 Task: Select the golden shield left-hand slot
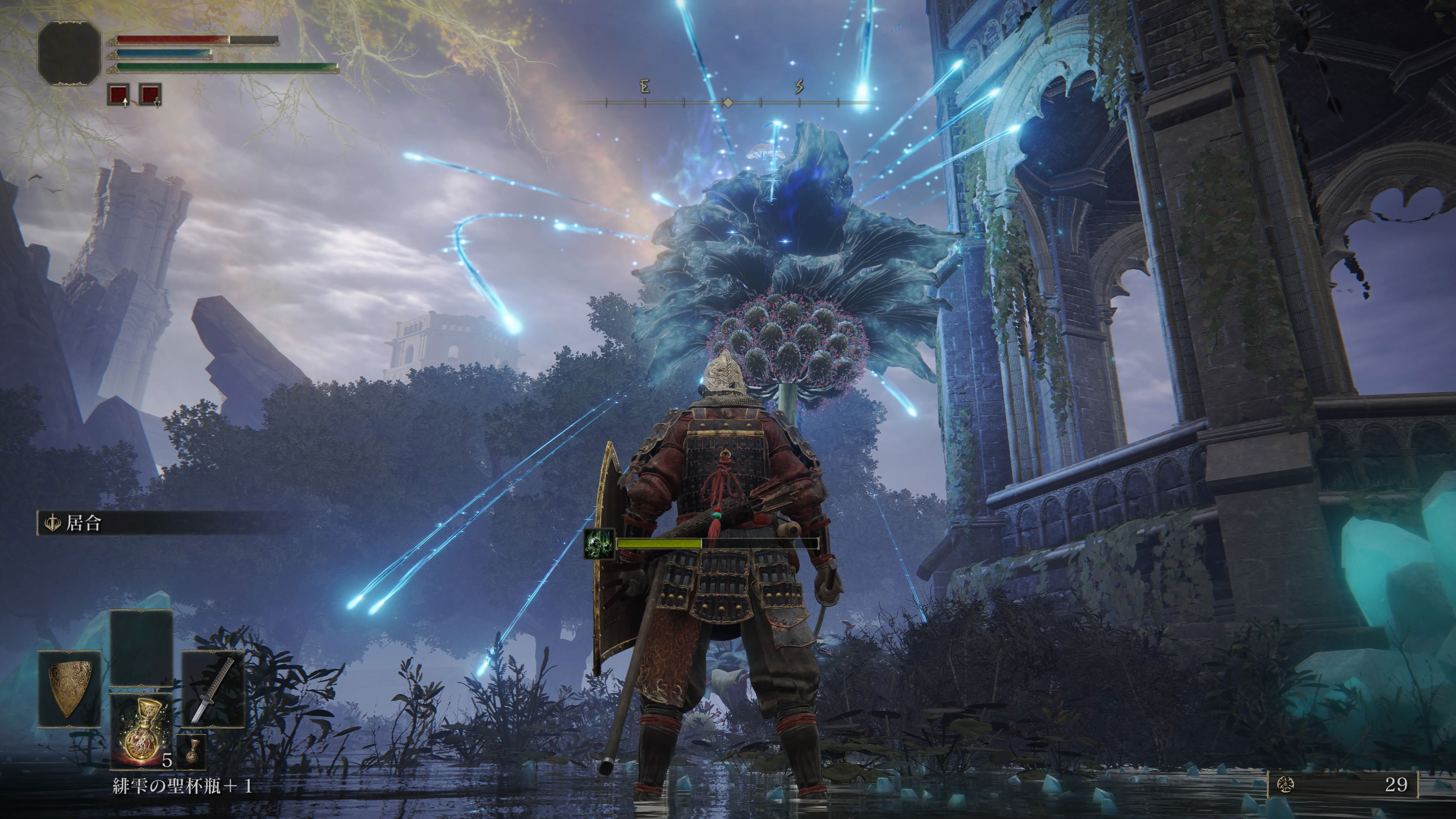point(69,689)
